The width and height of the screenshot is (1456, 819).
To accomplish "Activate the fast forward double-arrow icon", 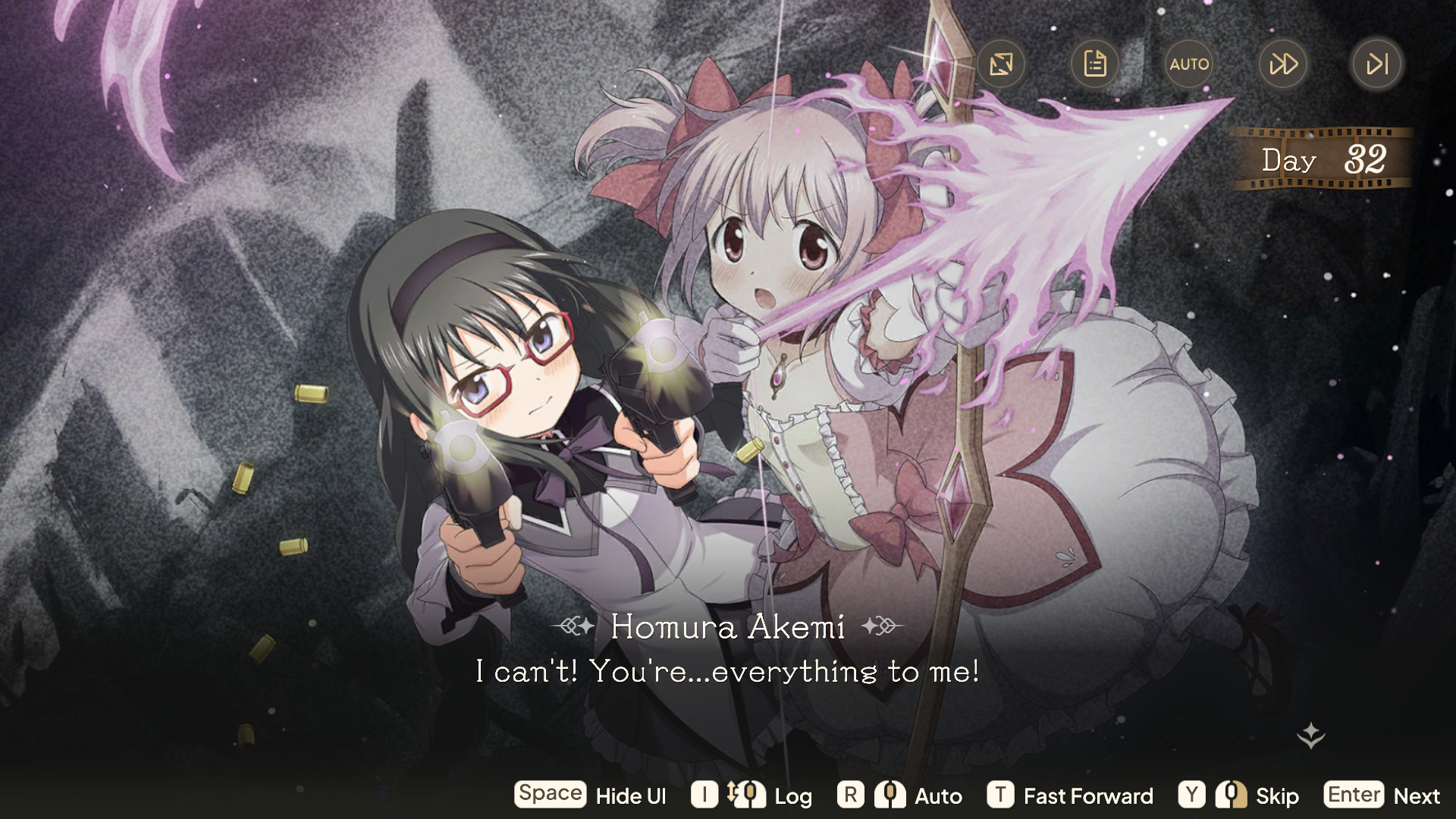I will pyautogui.click(x=1283, y=64).
